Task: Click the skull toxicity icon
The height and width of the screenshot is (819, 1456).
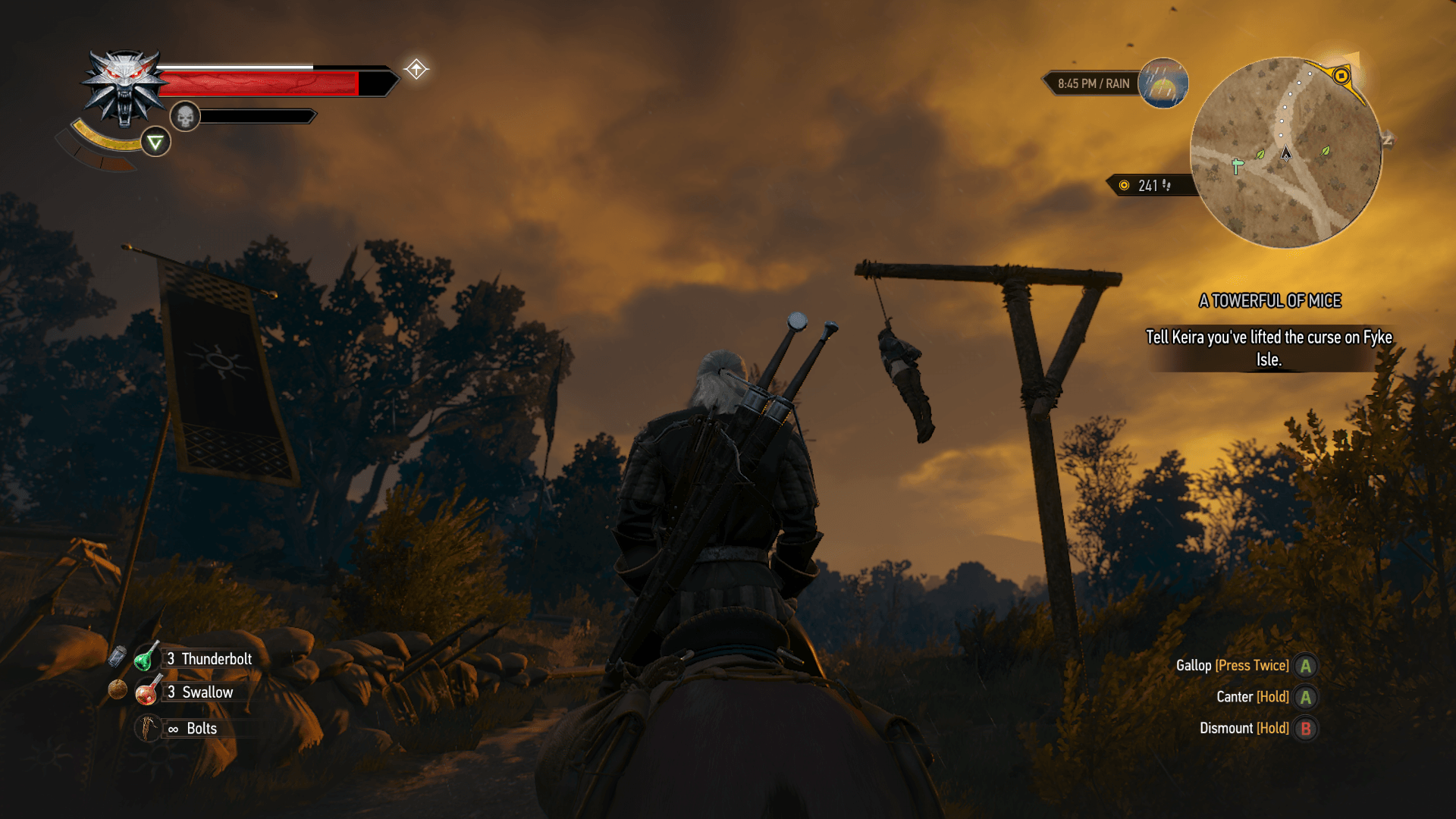Action: click(184, 117)
